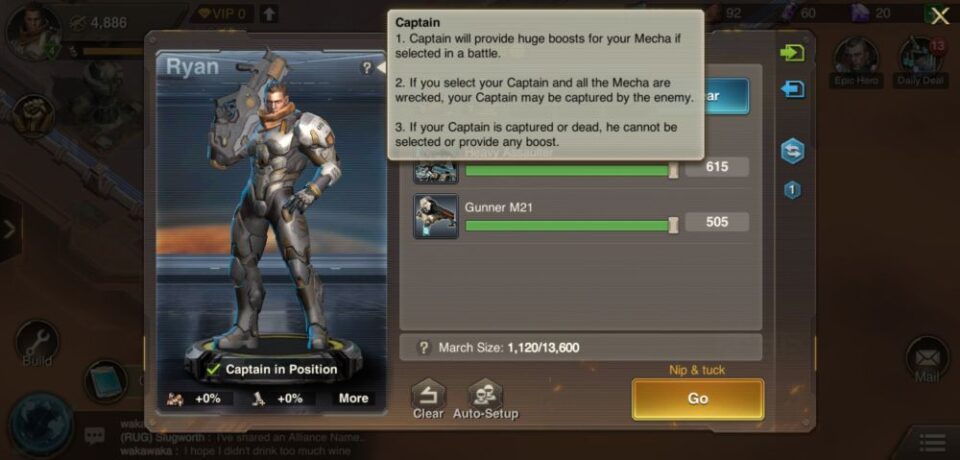This screenshot has width=960, height=460.
Task: Use Auto-Setup for the march
Action: pos(485,398)
